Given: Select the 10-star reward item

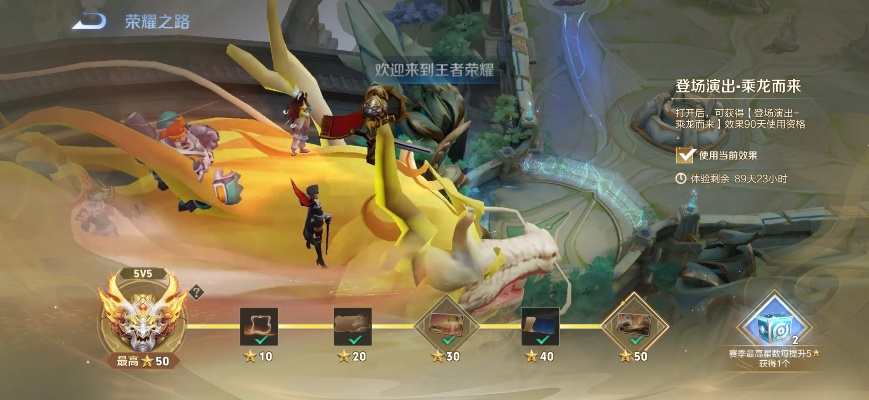Looking at the screenshot, I should 258,326.
